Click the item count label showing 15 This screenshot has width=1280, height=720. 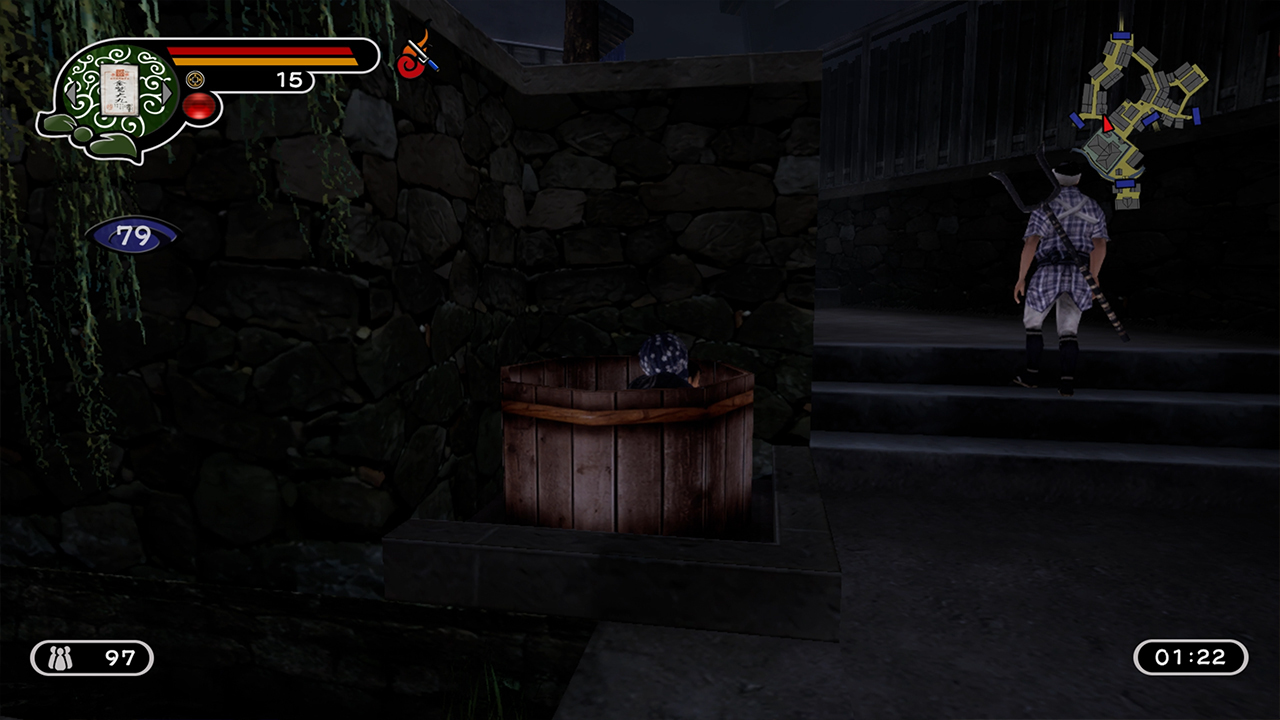tap(290, 79)
